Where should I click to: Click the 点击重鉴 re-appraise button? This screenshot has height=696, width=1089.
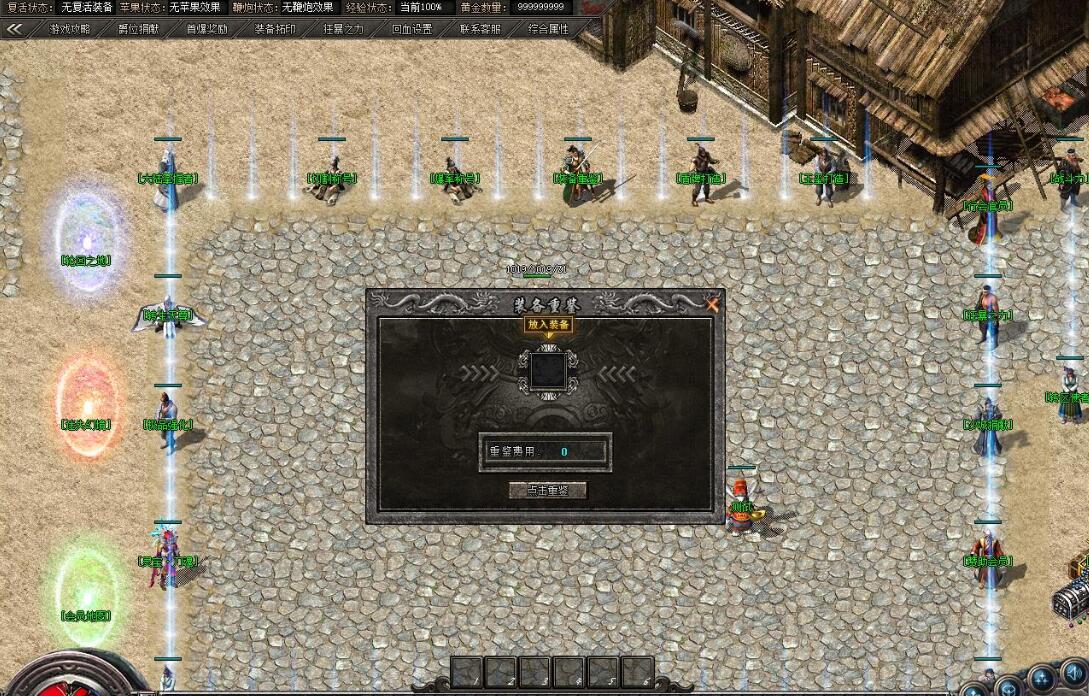(x=547, y=490)
